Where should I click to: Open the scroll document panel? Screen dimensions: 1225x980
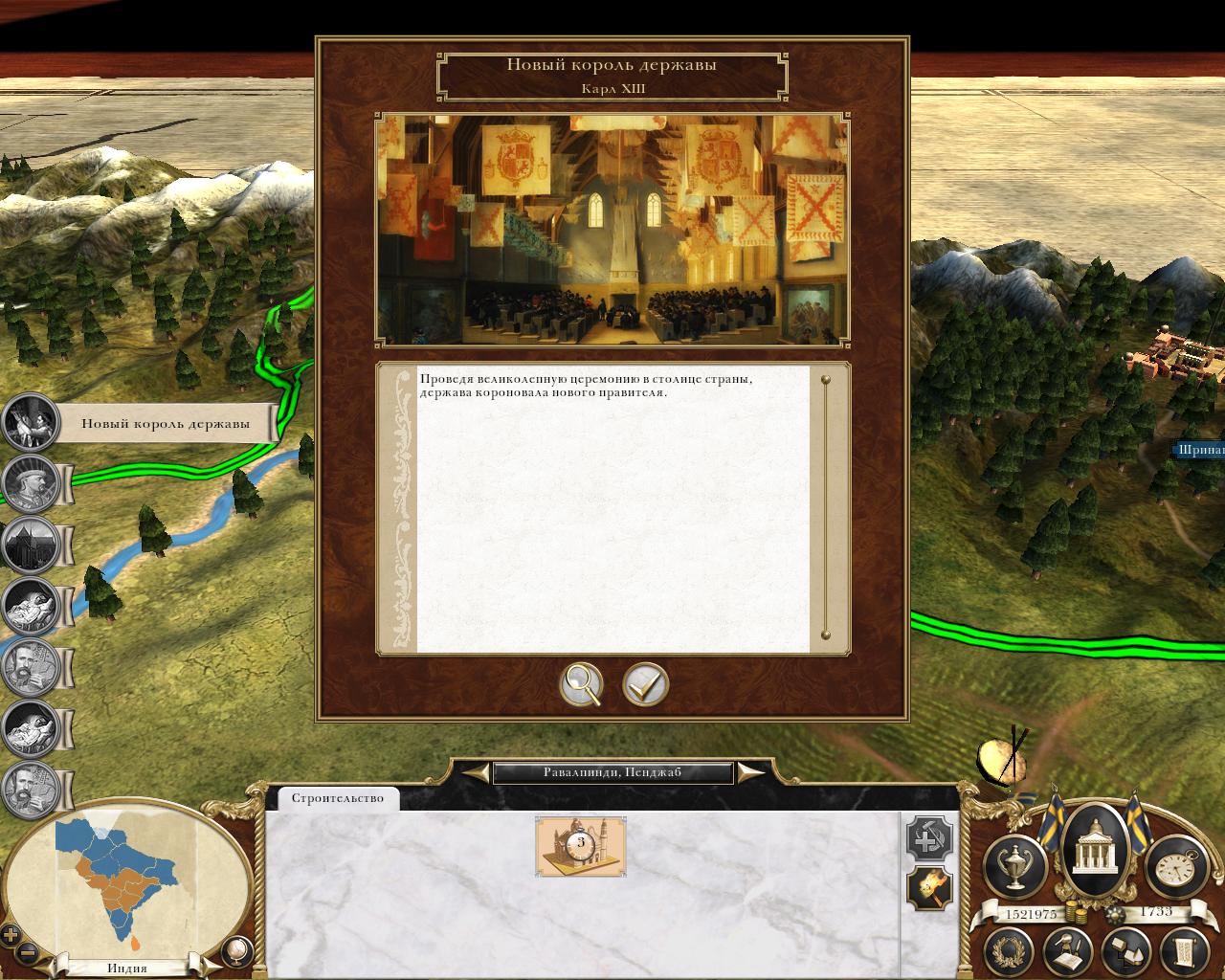point(1183,952)
